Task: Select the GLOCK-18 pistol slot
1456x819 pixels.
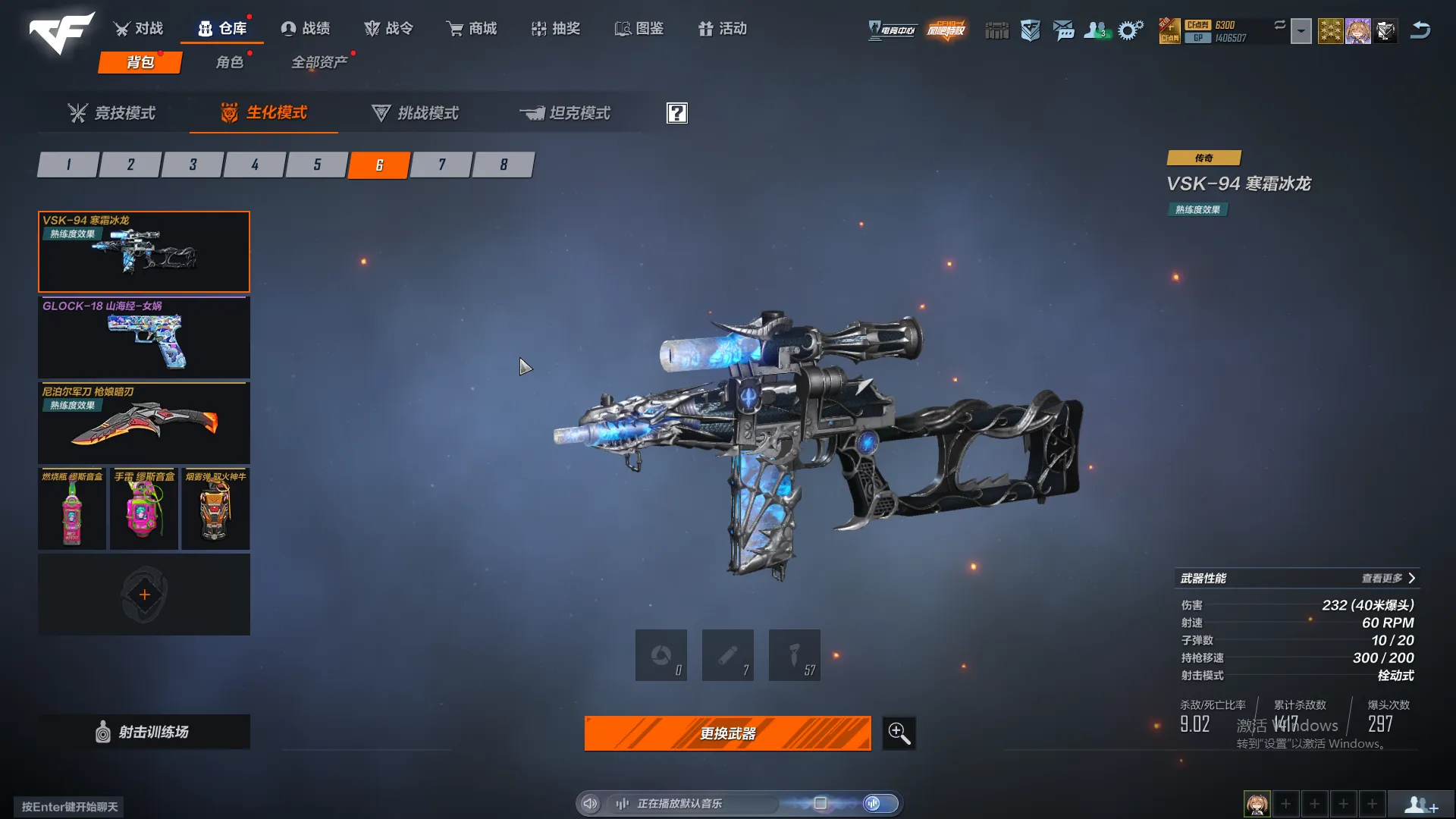Action: click(x=144, y=337)
